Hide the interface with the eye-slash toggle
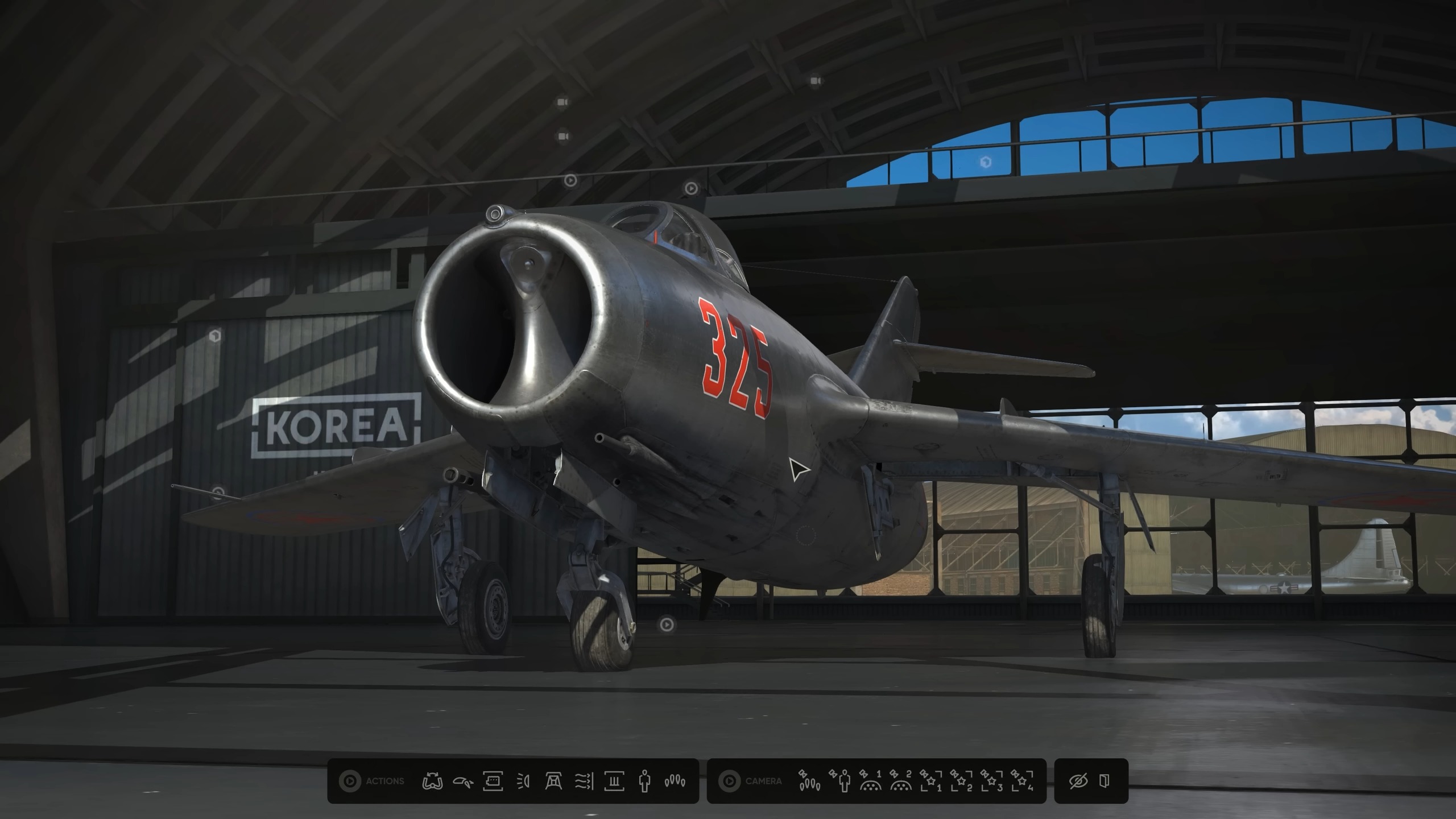The image size is (1456, 819). [1078, 781]
